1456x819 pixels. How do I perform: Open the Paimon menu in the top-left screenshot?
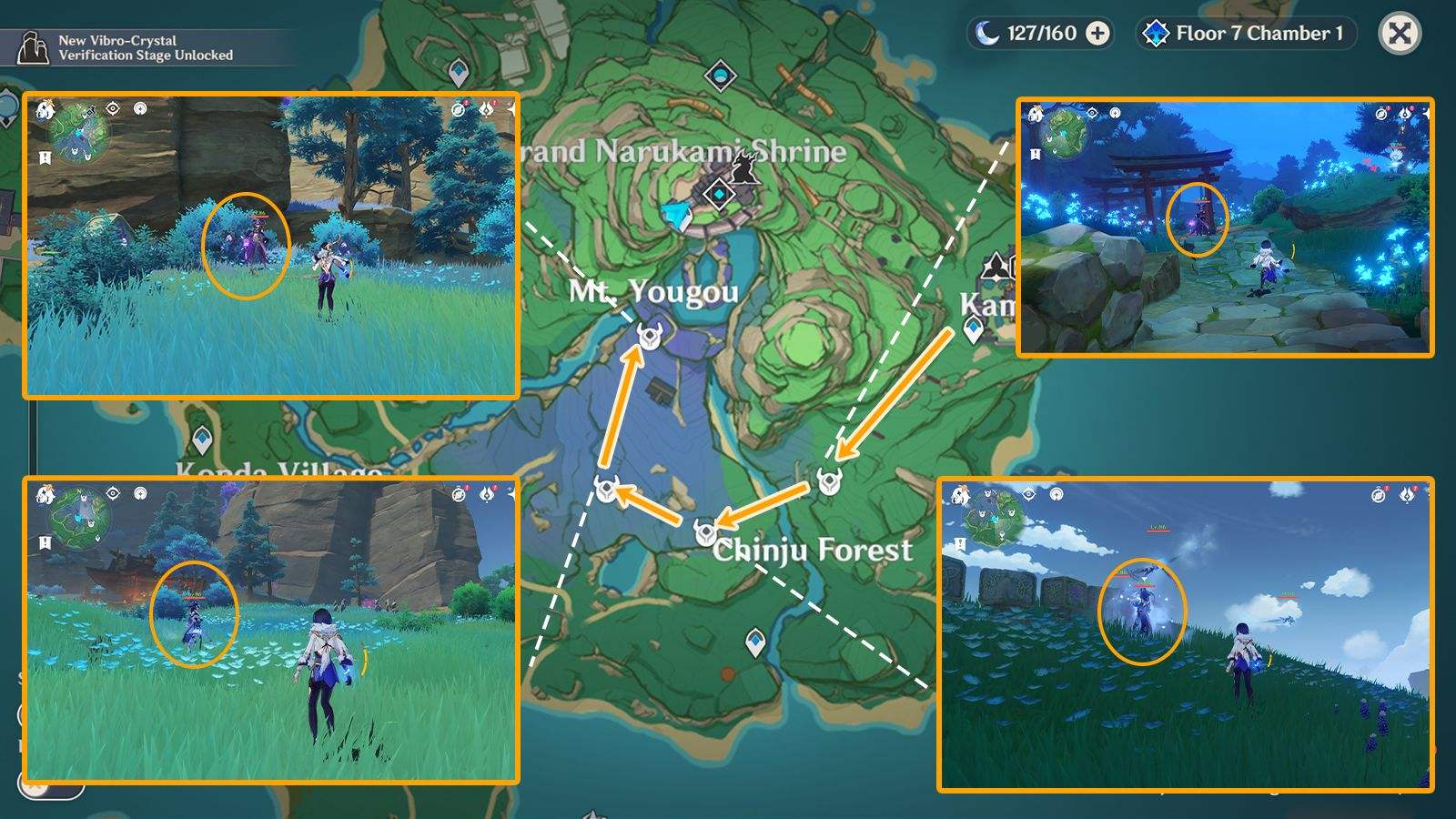45,112
